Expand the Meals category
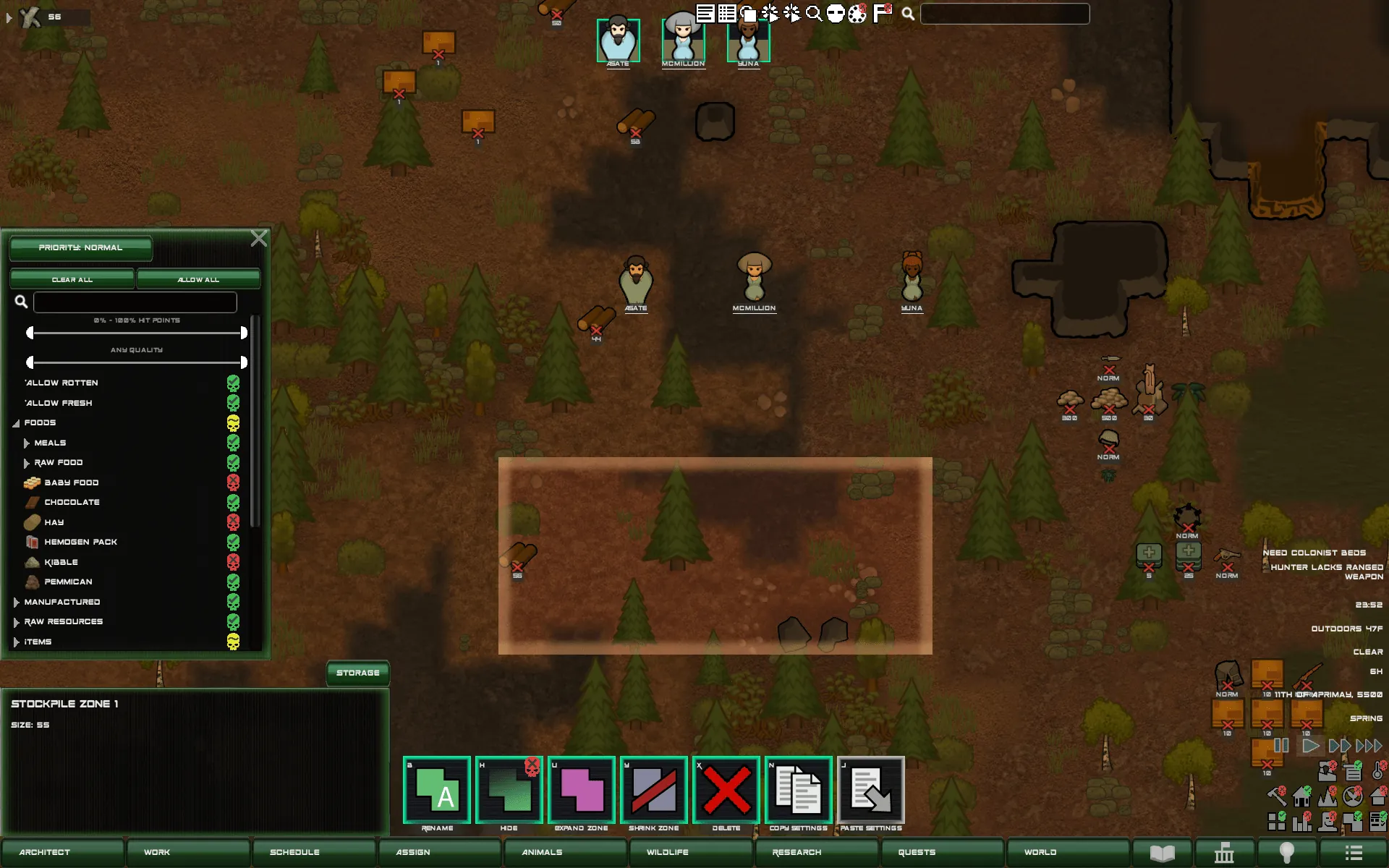 (27, 443)
